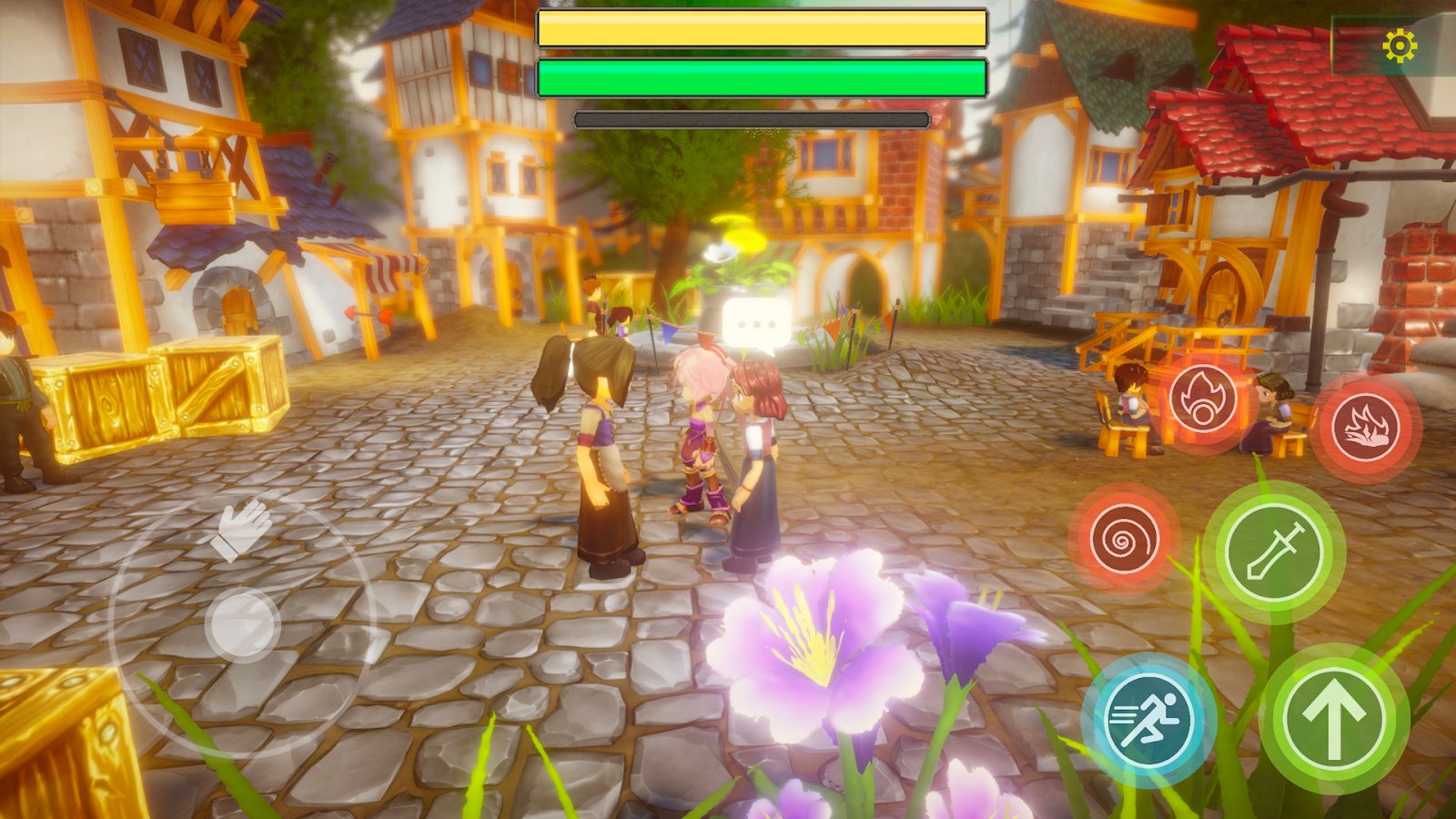Use the flame orb skill button
Image resolution: width=1456 pixels, height=819 pixels.
click(1203, 401)
